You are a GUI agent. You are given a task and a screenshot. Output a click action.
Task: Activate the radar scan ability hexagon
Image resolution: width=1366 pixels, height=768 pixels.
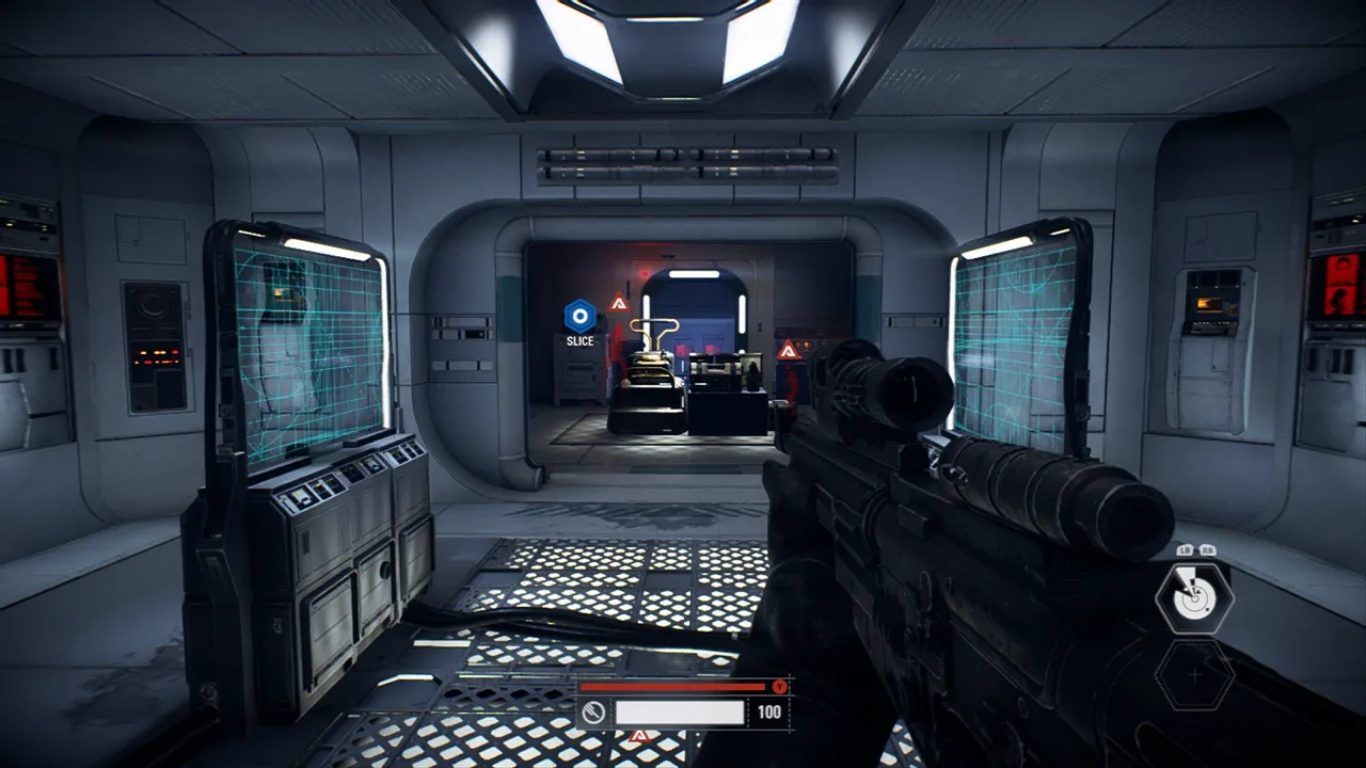coord(1194,598)
